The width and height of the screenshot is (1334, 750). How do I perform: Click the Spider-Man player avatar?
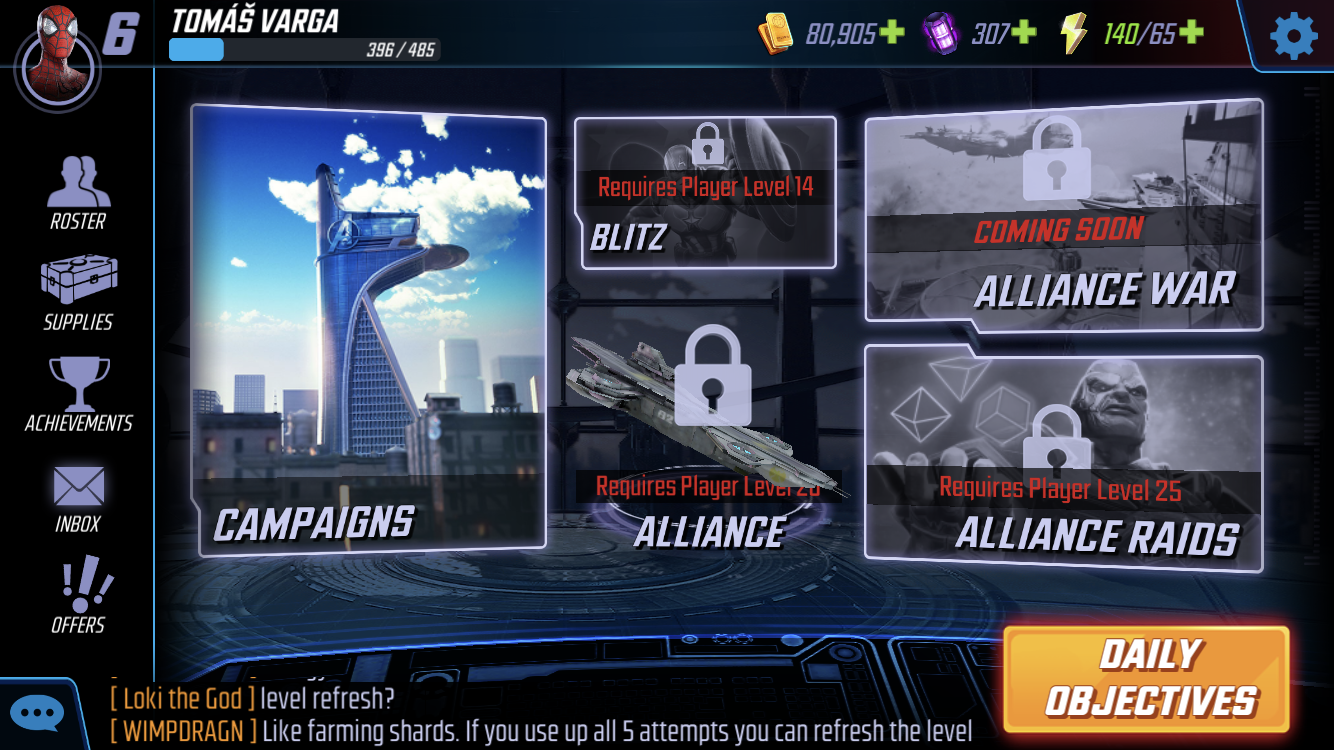pos(59,55)
